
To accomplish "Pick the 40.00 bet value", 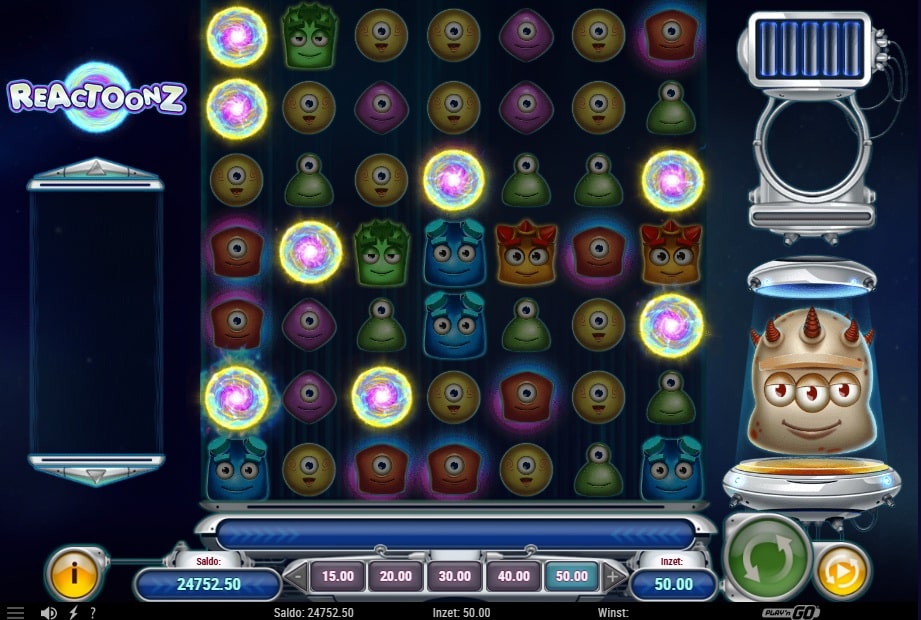I will (514, 576).
